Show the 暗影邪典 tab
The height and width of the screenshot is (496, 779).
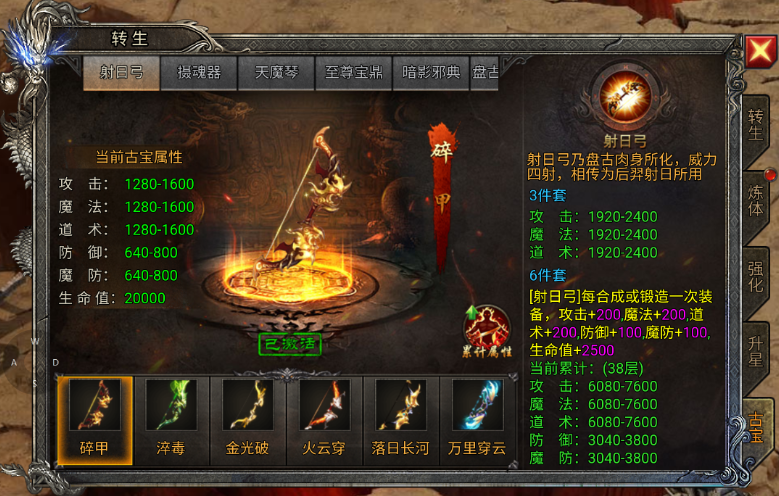click(x=431, y=73)
